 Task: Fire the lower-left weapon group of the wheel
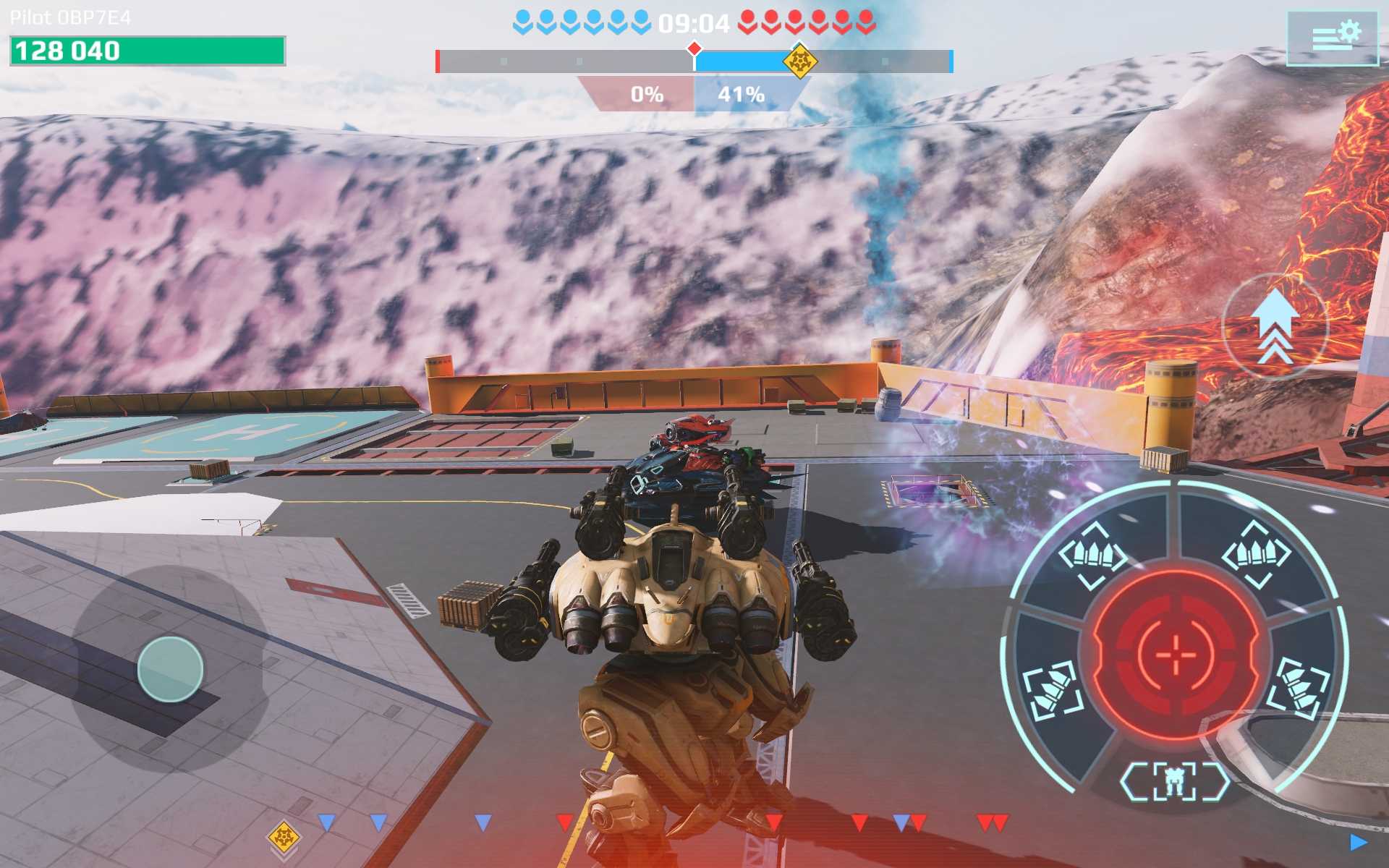[x=1053, y=691]
